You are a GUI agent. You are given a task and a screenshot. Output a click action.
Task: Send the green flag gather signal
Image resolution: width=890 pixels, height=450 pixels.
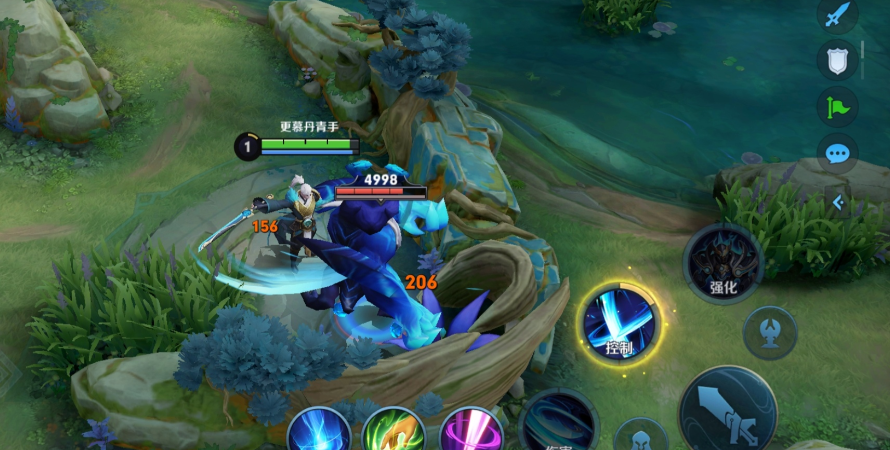point(837,106)
